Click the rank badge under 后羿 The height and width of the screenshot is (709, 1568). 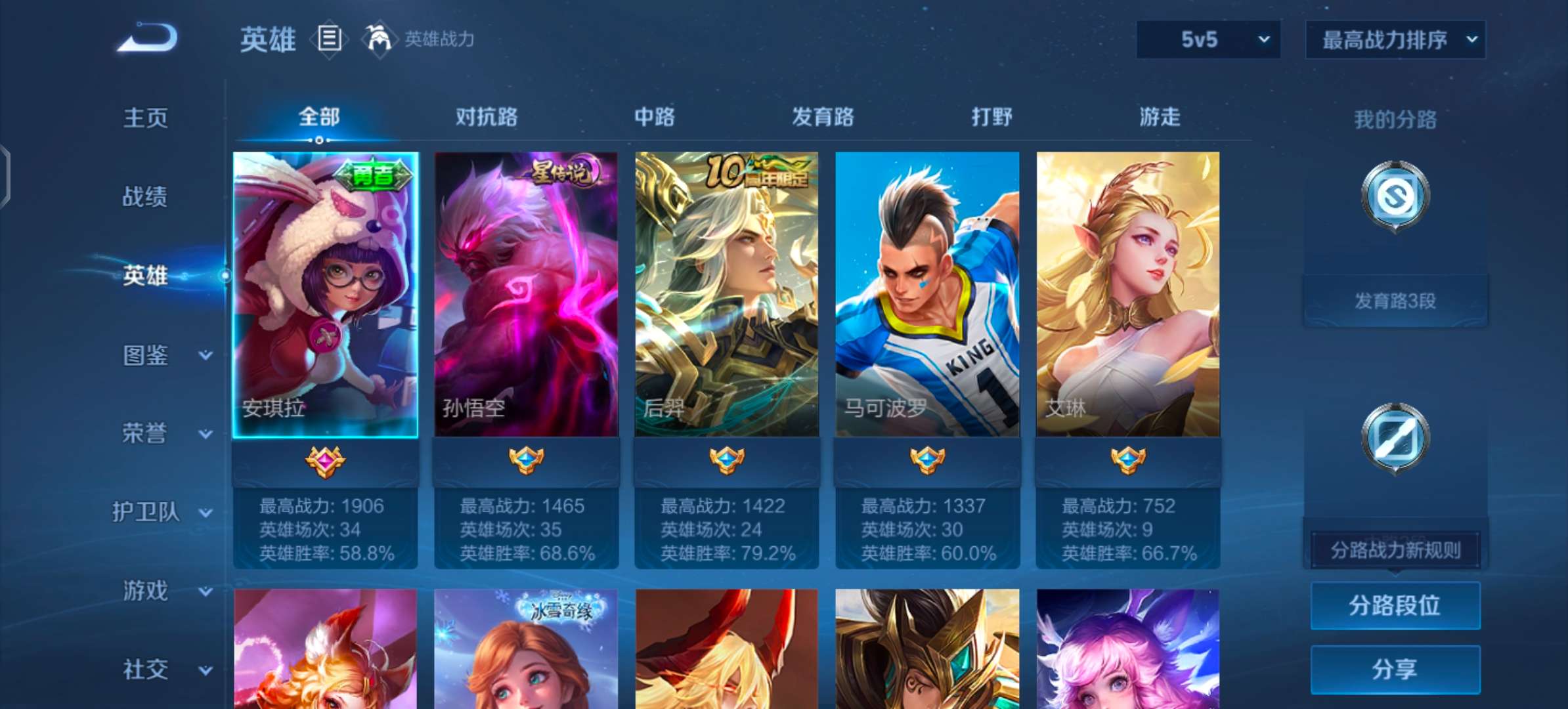coord(726,460)
